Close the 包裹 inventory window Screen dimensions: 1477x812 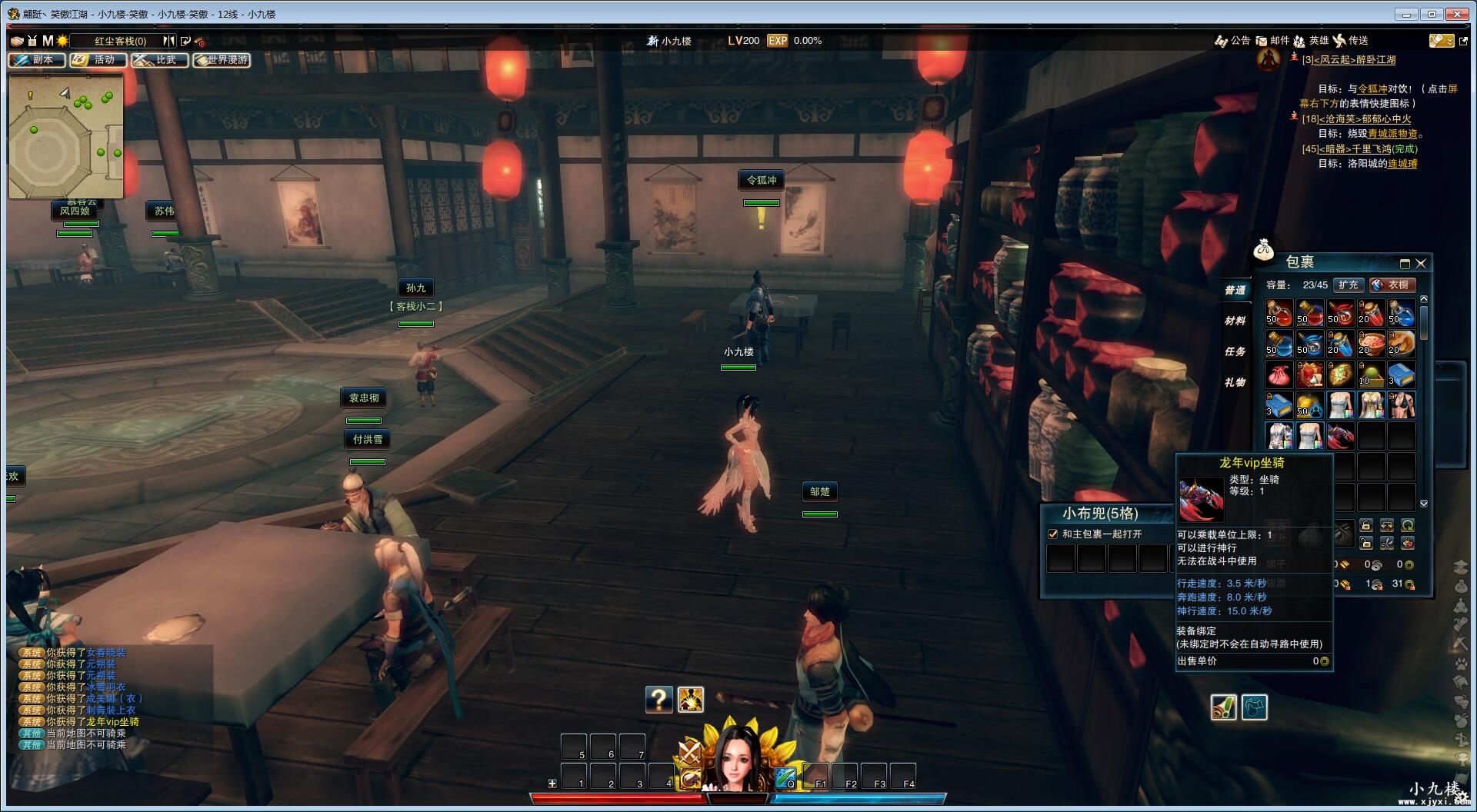(x=1421, y=263)
